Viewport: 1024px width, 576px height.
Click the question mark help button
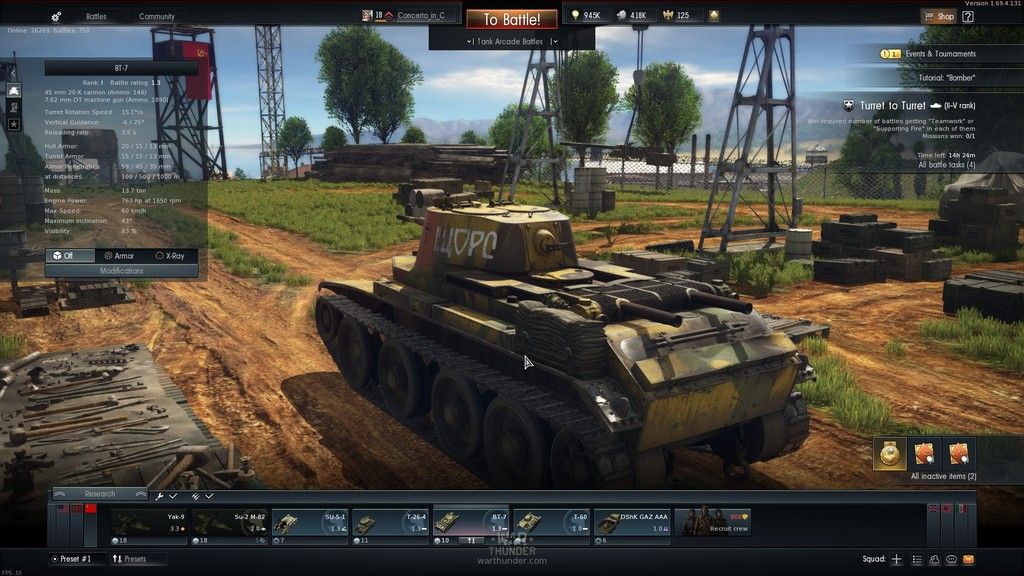click(x=971, y=16)
